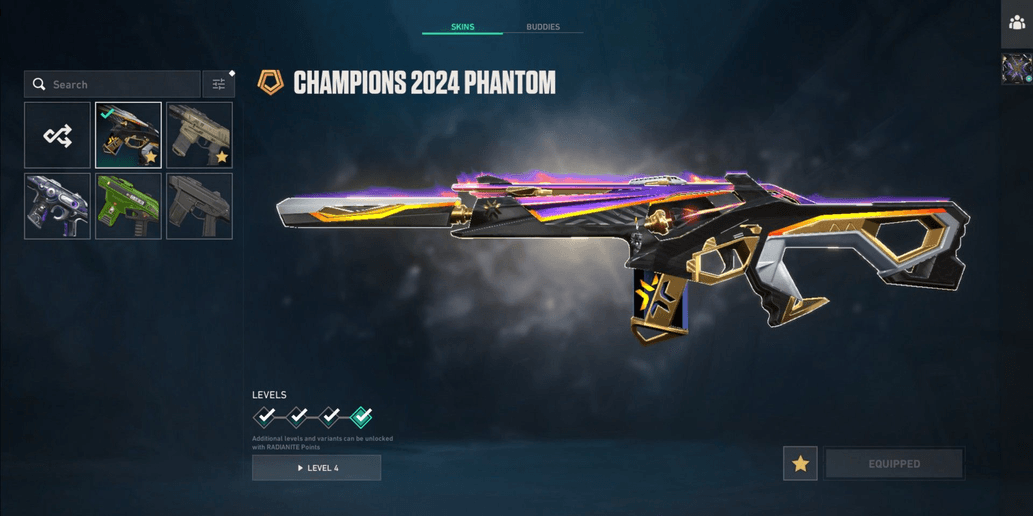Select the fourth level checkmark
1033x516 pixels.
pos(362,416)
